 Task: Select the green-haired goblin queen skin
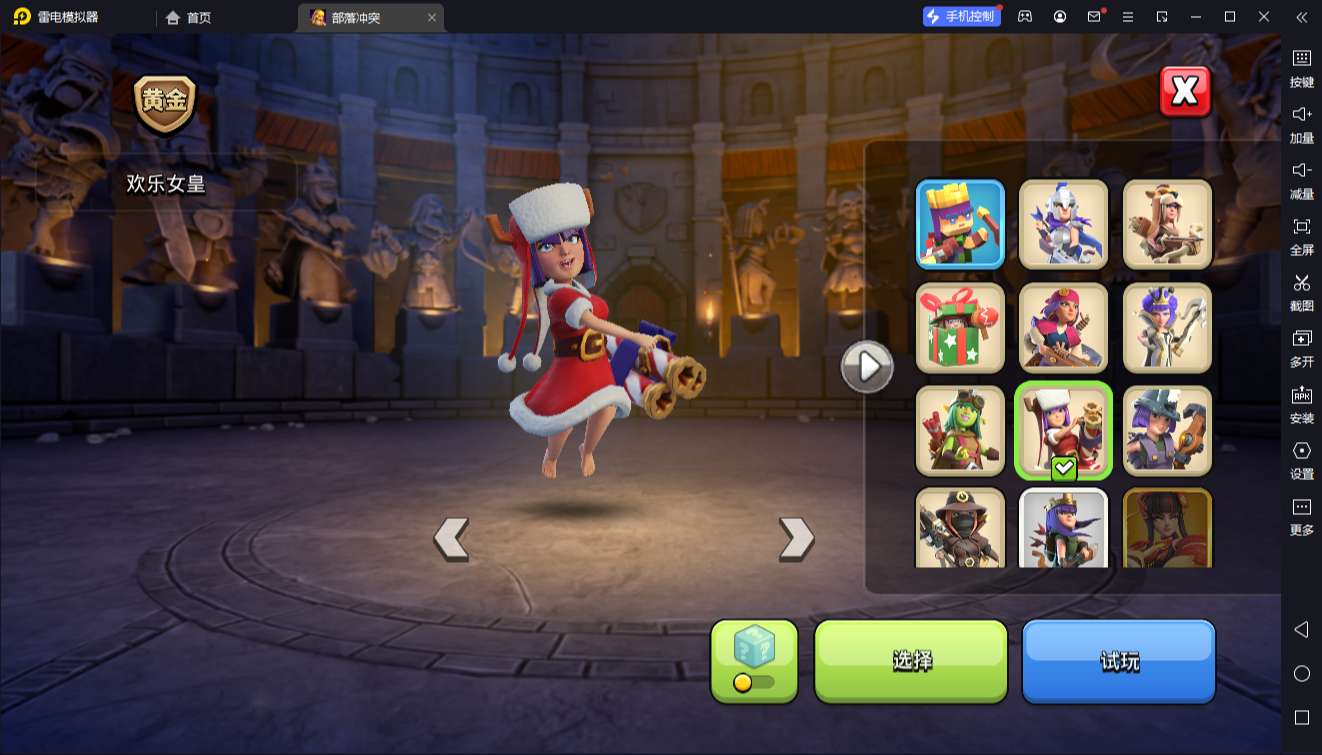click(x=960, y=430)
